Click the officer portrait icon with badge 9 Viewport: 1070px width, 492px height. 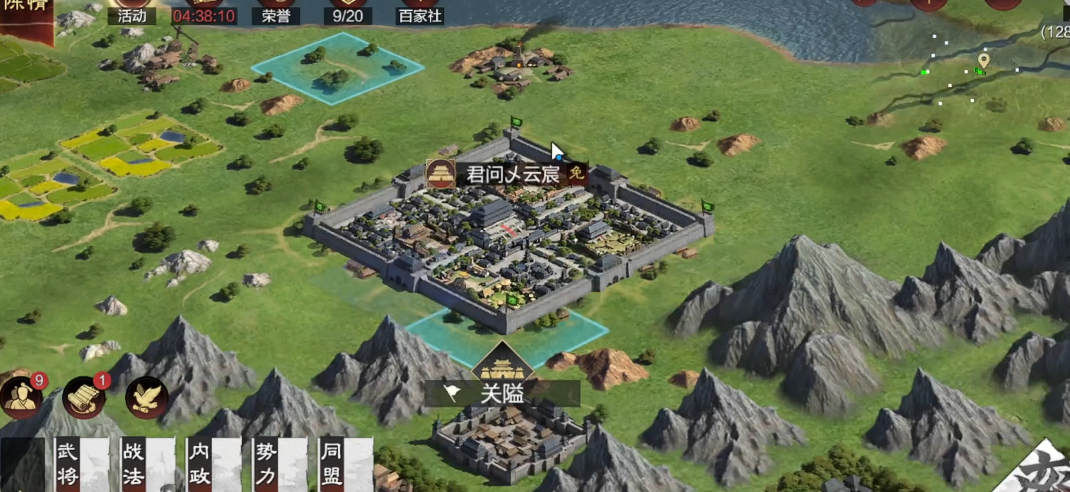click(20, 397)
